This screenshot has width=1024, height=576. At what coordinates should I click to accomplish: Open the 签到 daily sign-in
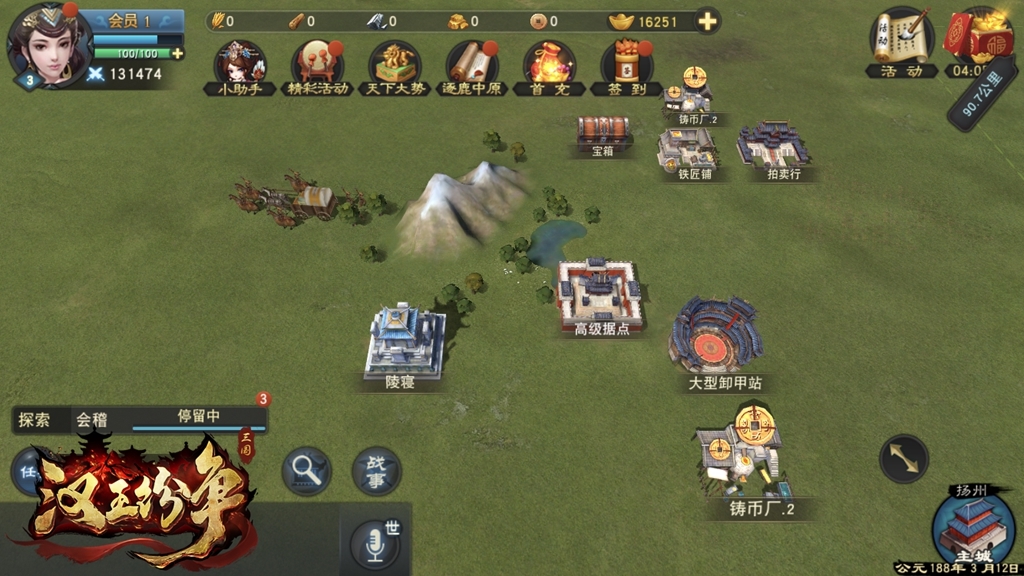(625, 66)
